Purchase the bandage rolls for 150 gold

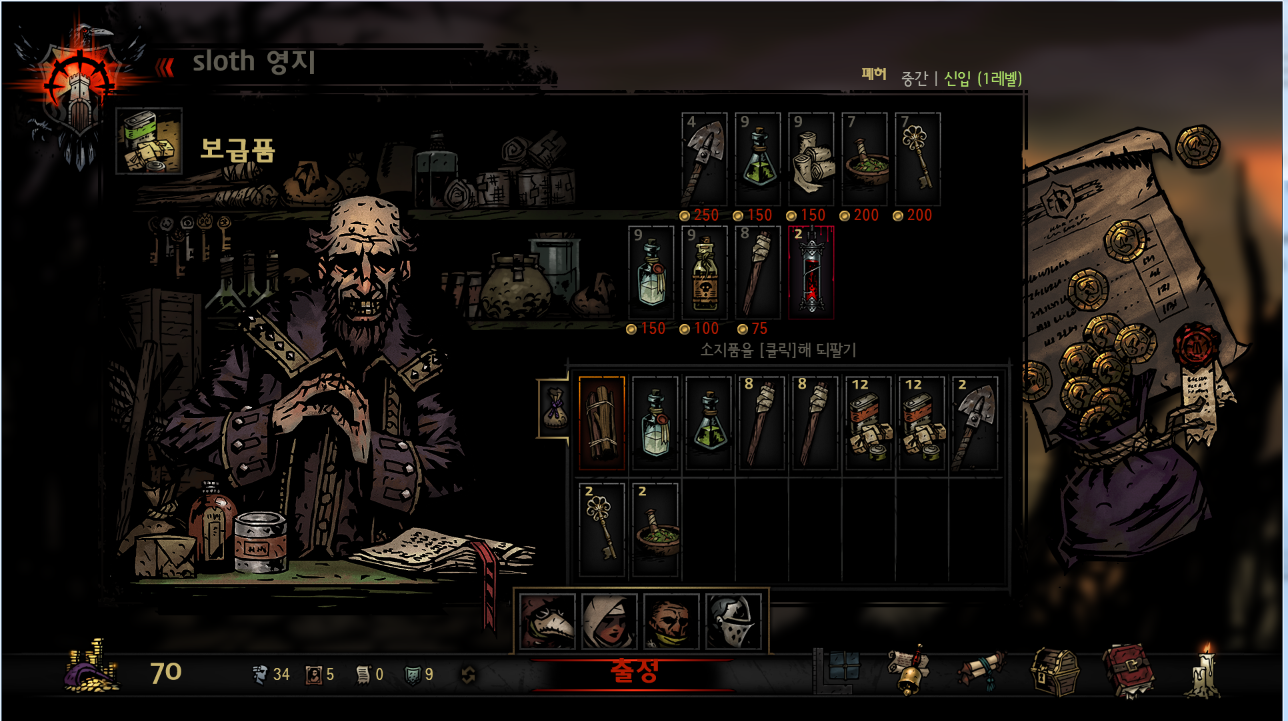[812, 160]
